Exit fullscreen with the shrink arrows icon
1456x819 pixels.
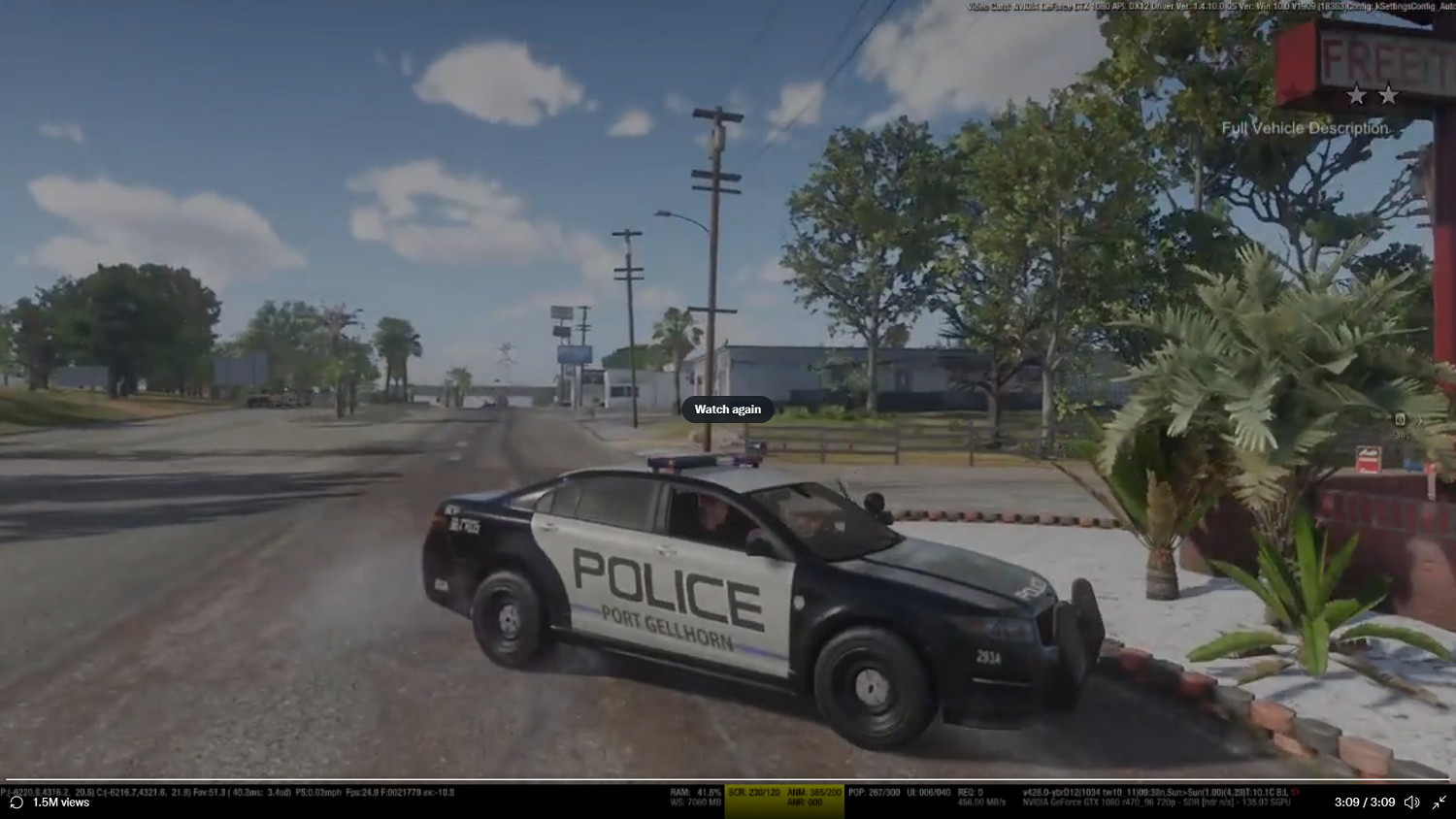[x=1440, y=802]
